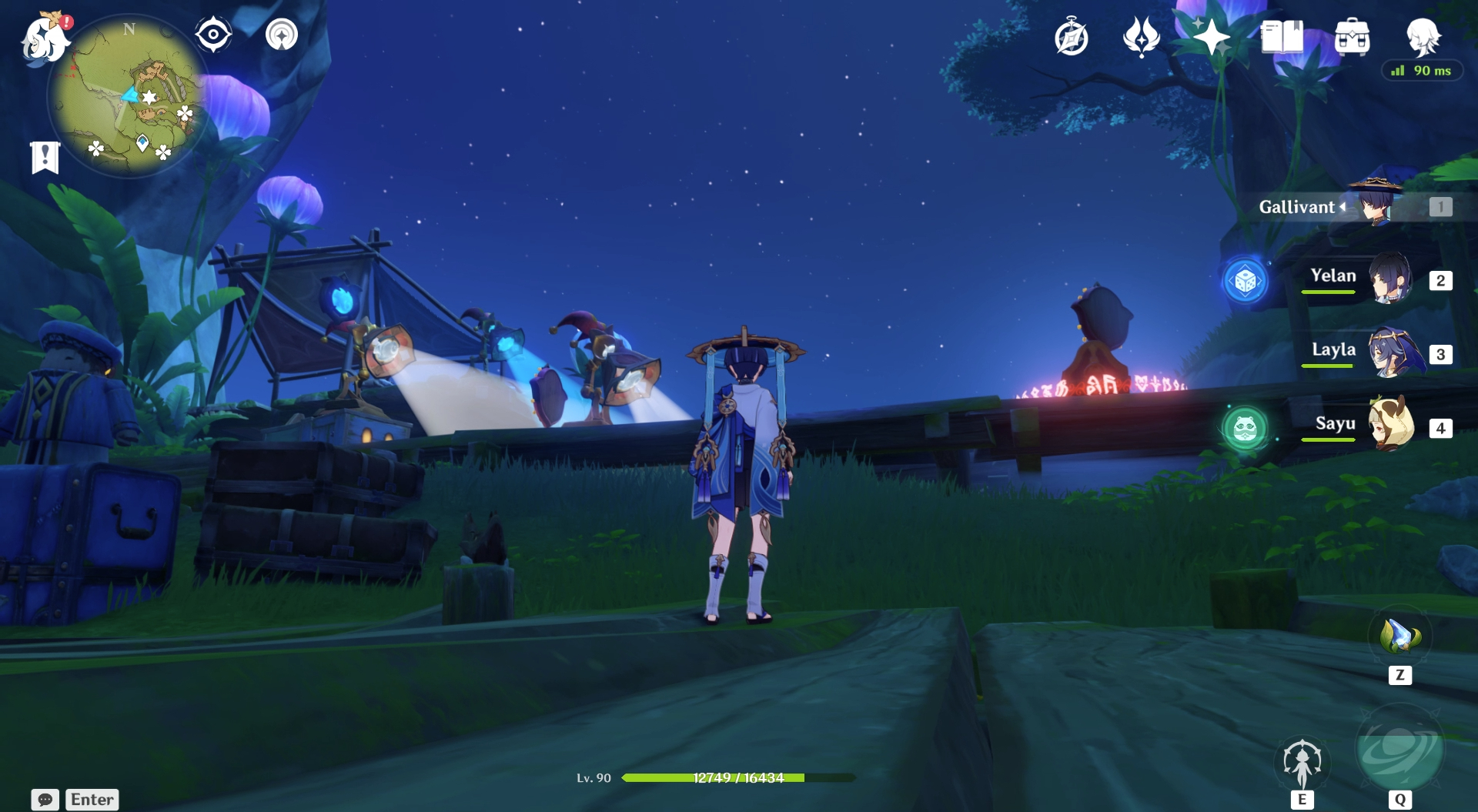This screenshot has height=812, width=1478.
Task: Open the Paimon menu icon
Action: 45,38
